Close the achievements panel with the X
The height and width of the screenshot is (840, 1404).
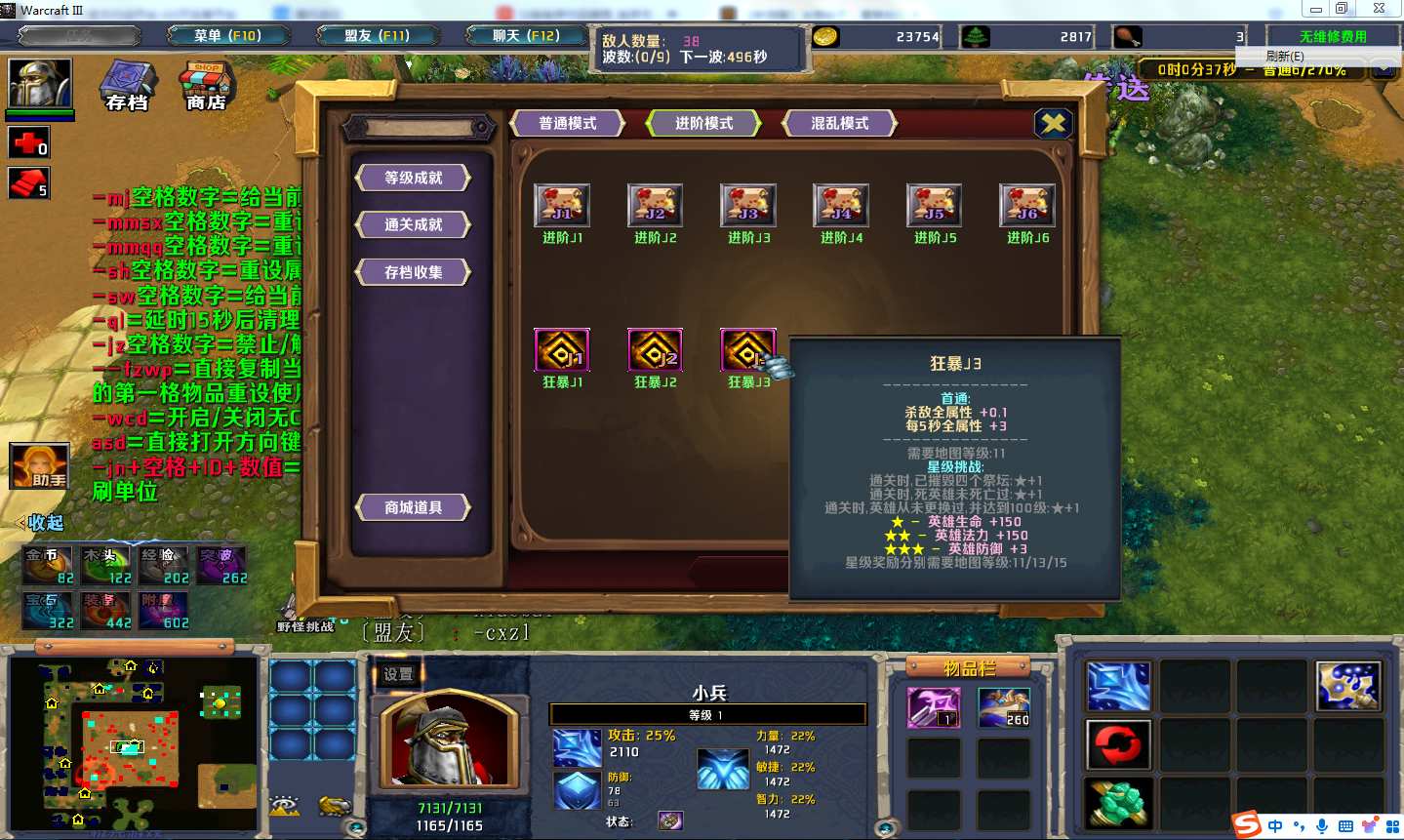pos(1053,124)
